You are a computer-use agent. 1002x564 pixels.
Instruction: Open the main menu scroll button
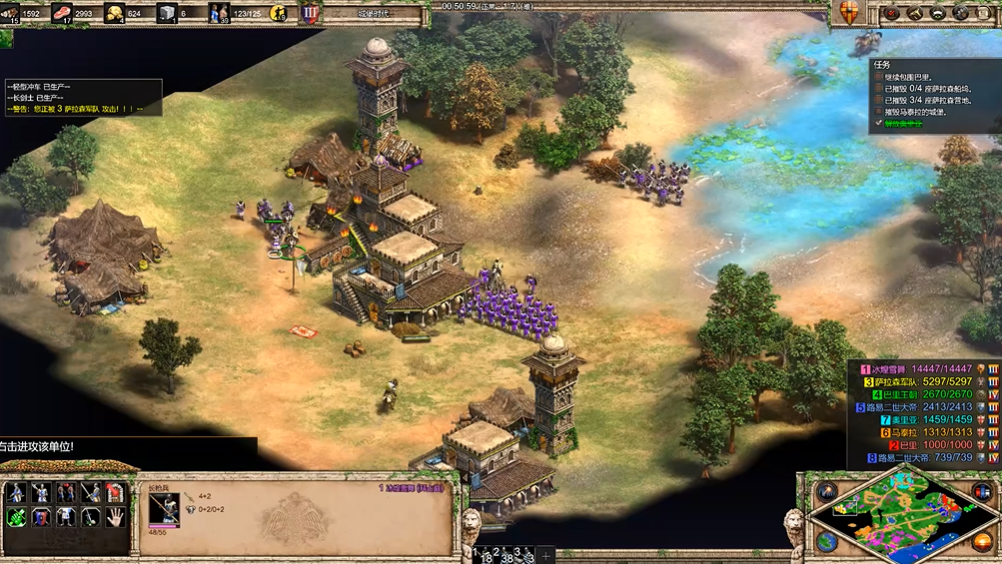[985, 13]
